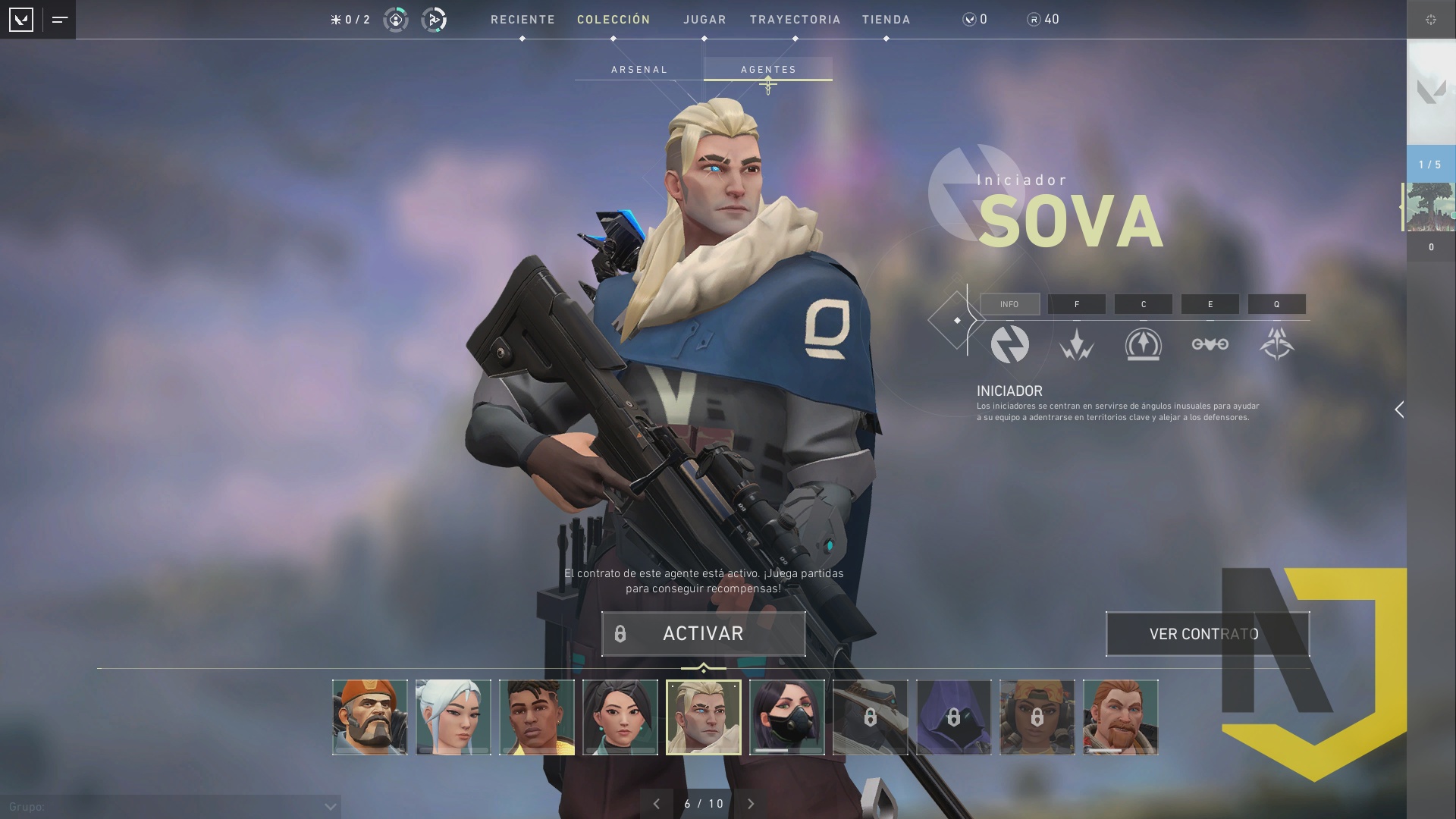Switch to the ARSENAL tab

coord(639,69)
